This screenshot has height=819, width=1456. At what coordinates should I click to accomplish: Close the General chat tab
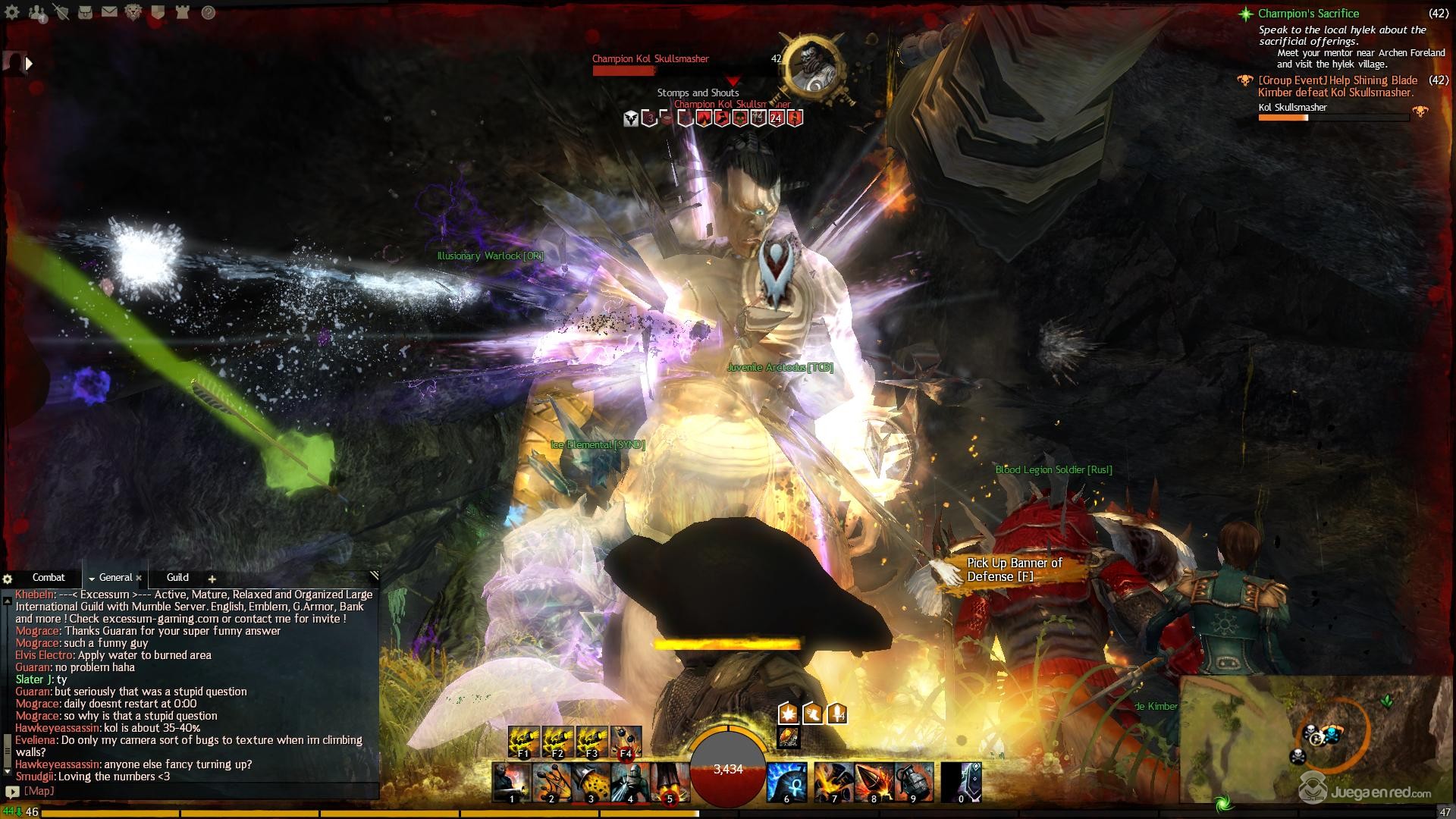(x=139, y=579)
